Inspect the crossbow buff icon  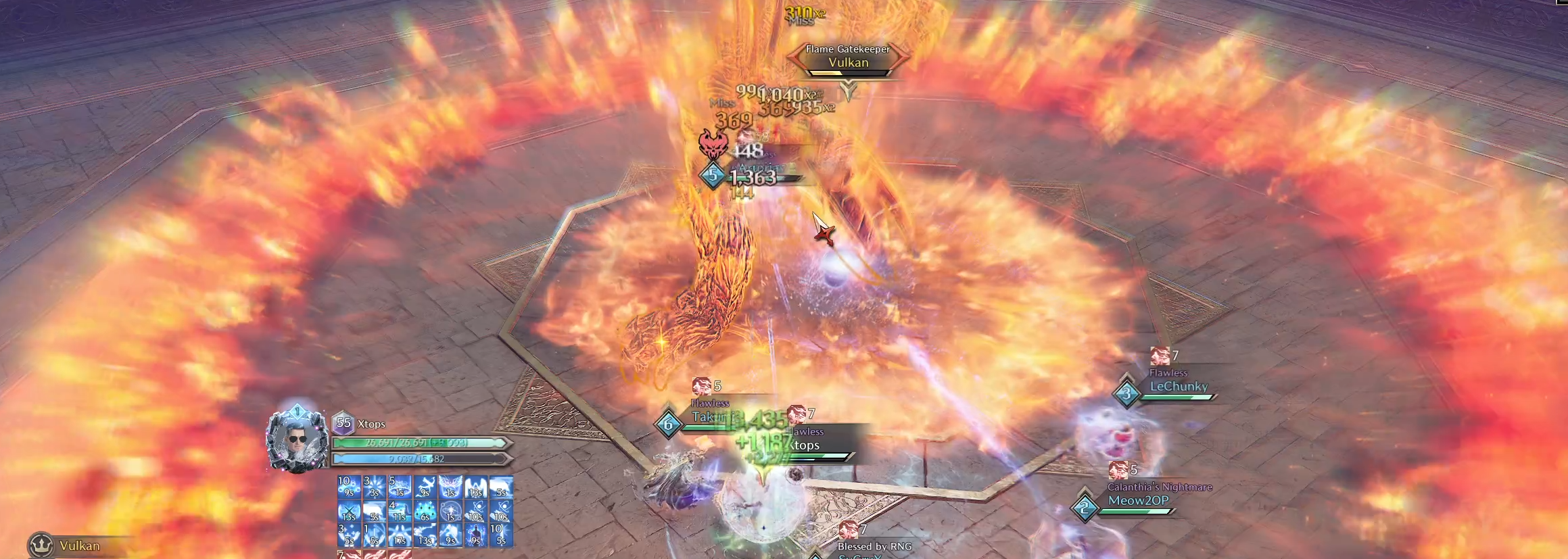425,487
